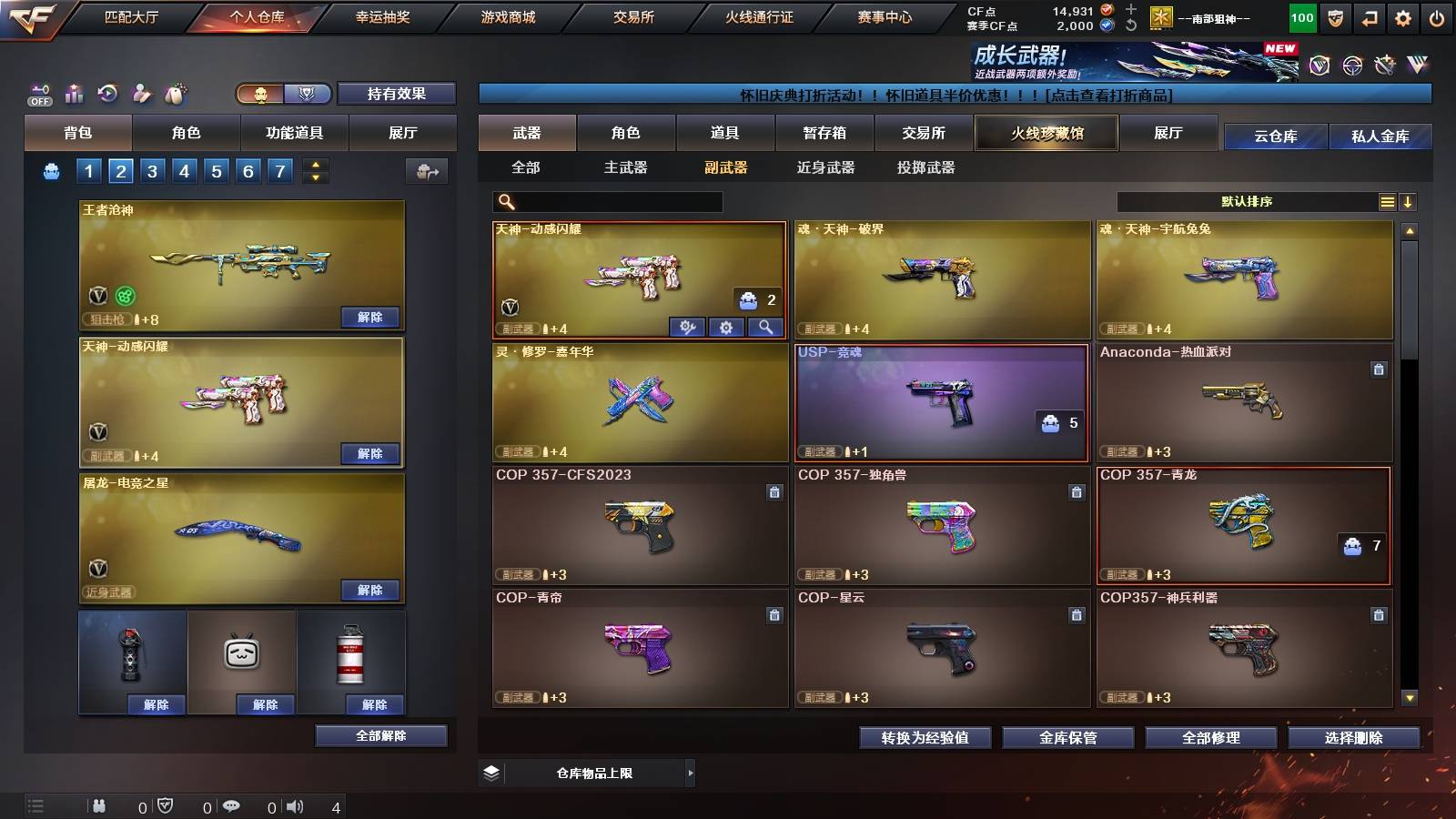
Task: Toggle the OFF key switch in the left toolbar
Action: pos(38,94)
